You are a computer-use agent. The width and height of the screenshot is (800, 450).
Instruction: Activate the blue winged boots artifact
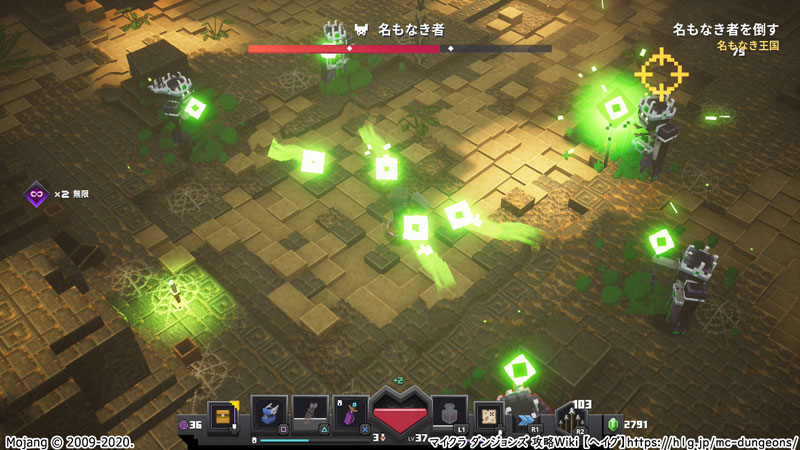[270, 413]
